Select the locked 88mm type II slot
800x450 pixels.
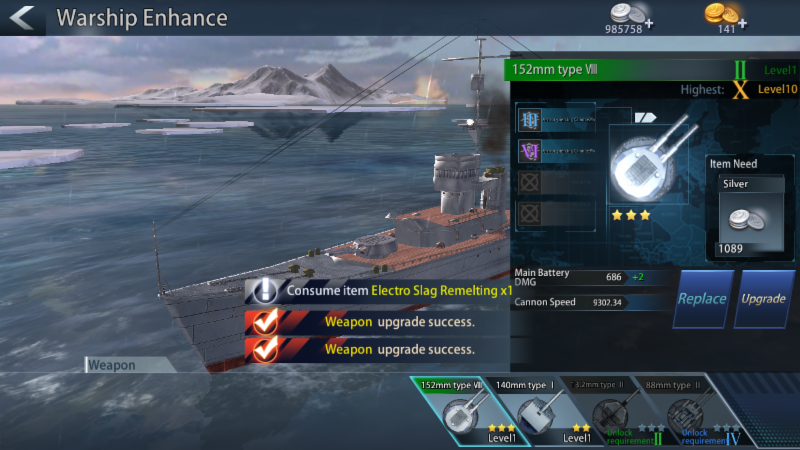pyautogui.click(x=686, y=411)
